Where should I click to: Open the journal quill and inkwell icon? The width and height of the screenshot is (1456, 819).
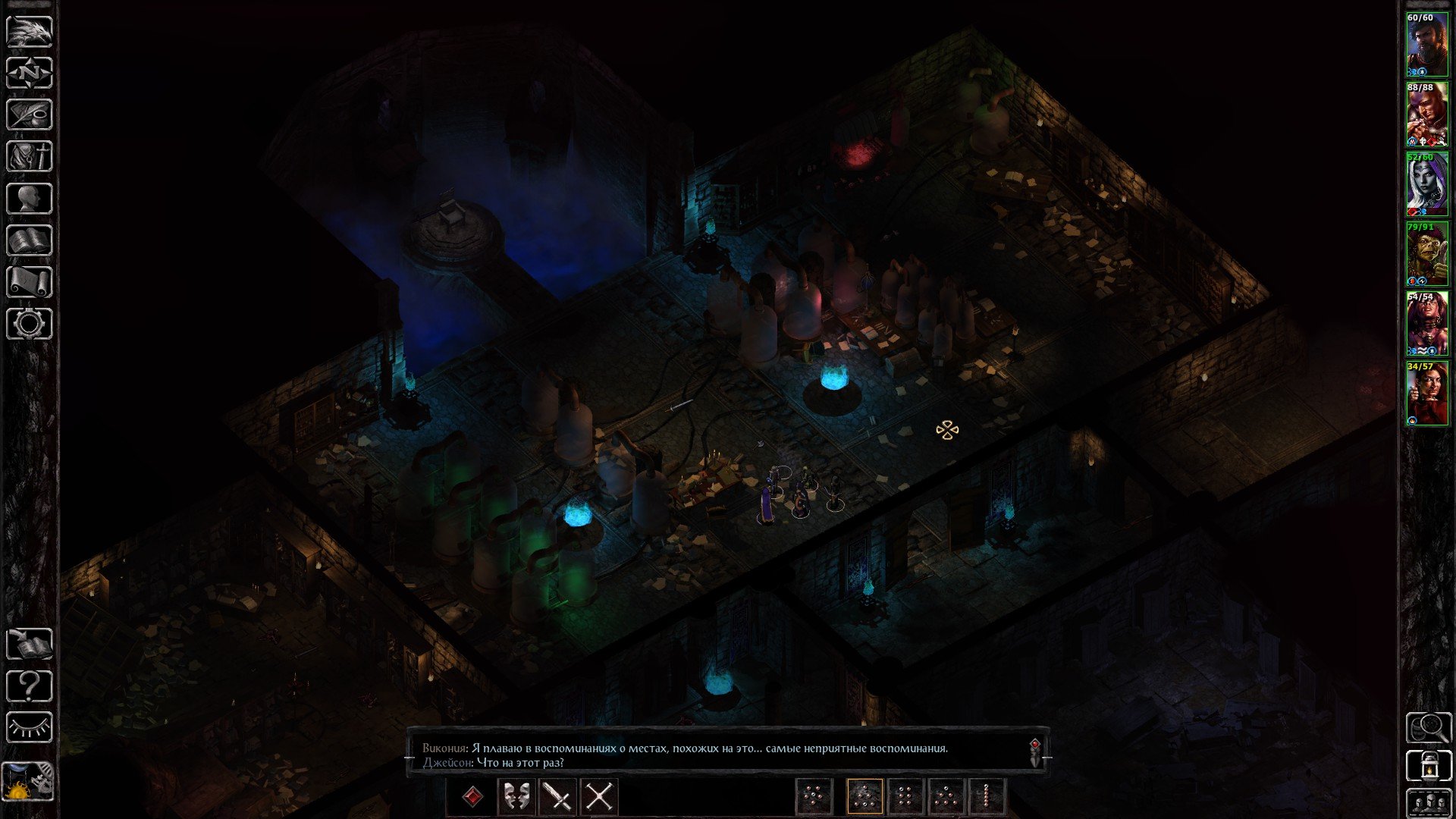pyautogui.click(x=30, y=115)
